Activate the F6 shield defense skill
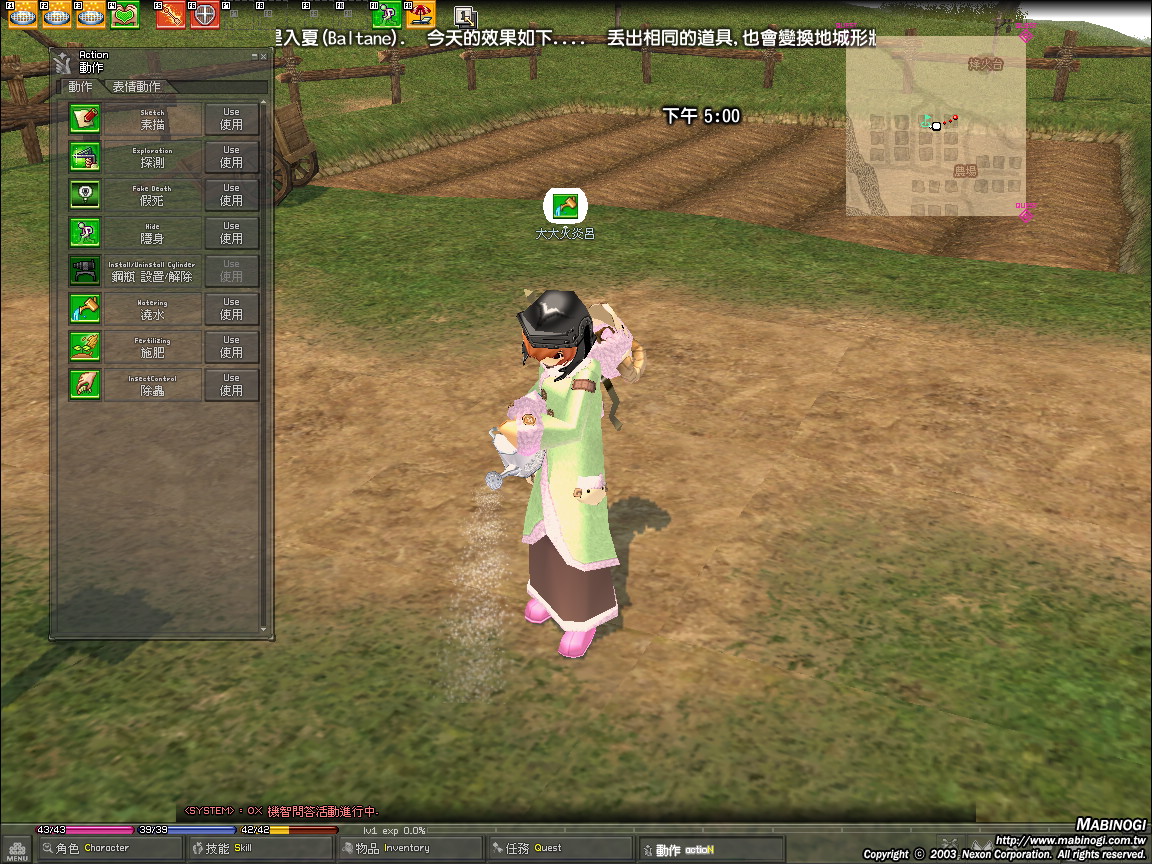 [x=205, y=16]
